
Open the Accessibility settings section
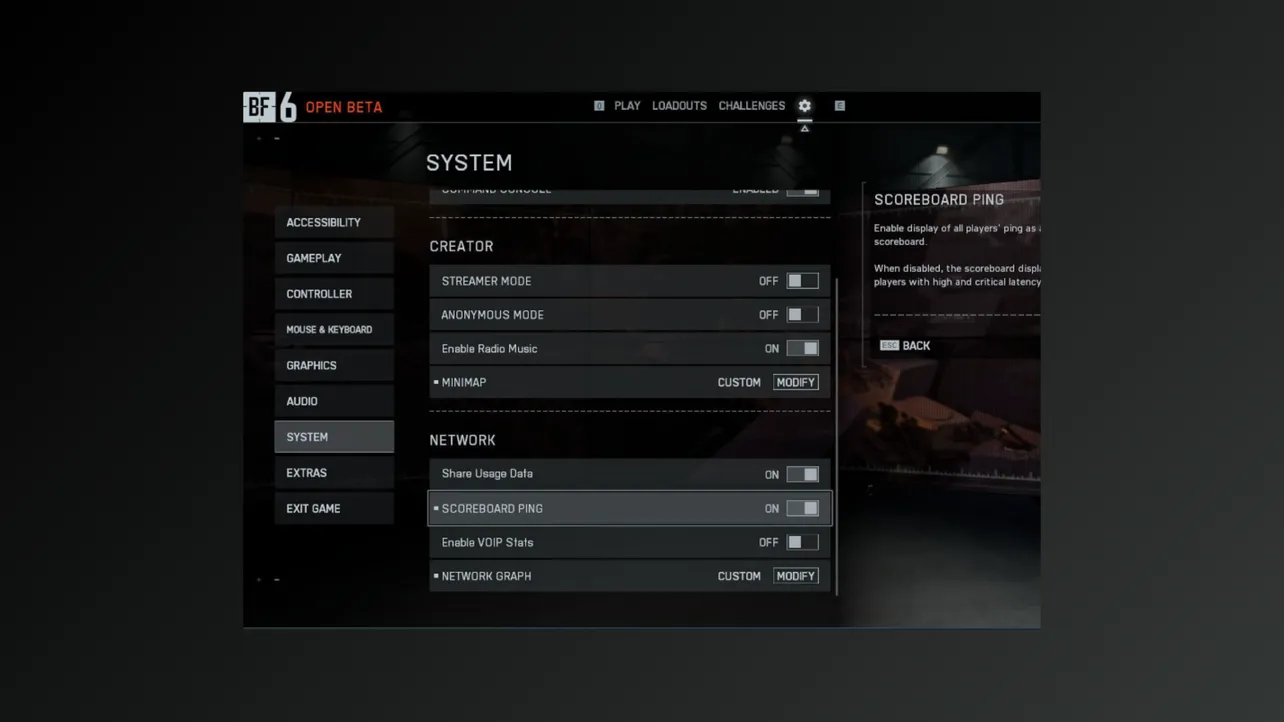pyautogui.click(x=334, y=222)
